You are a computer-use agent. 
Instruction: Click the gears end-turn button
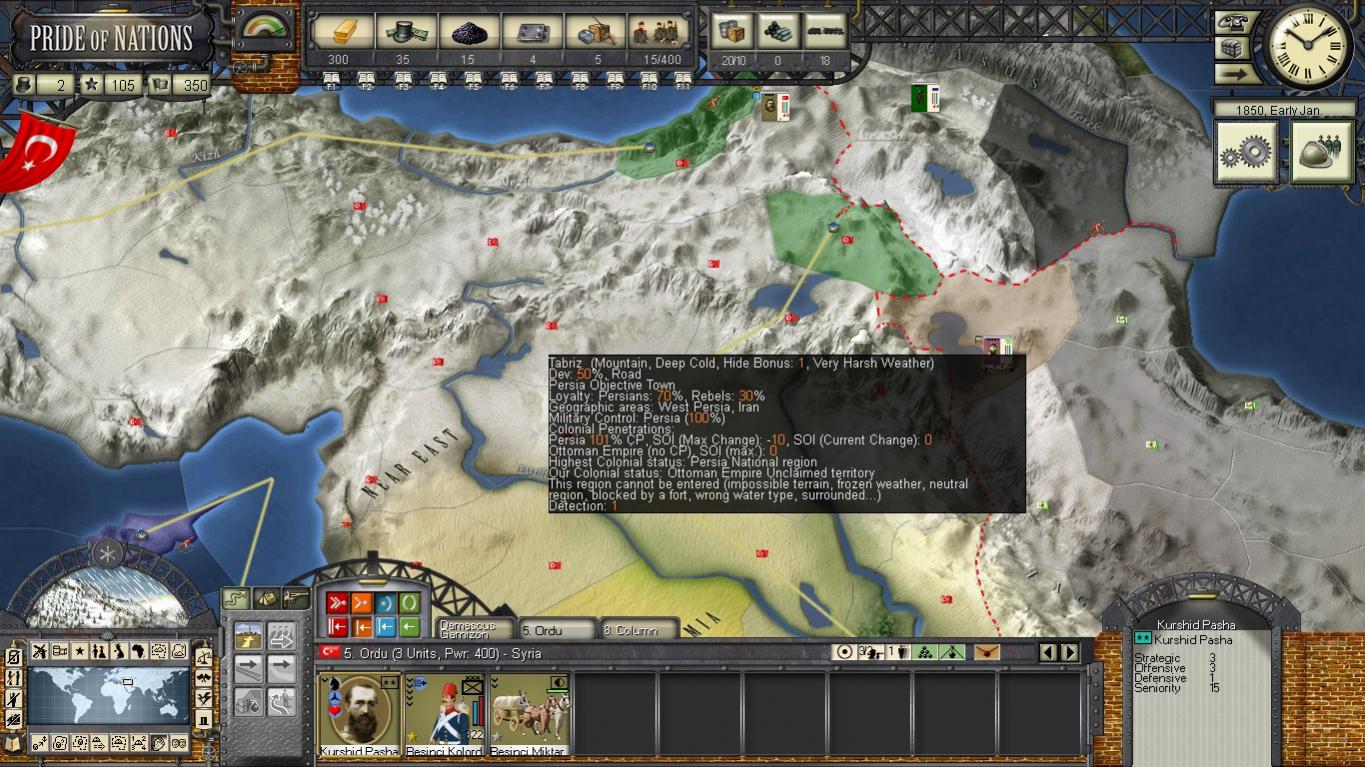pyautogui.click(x=1245, y=151)
